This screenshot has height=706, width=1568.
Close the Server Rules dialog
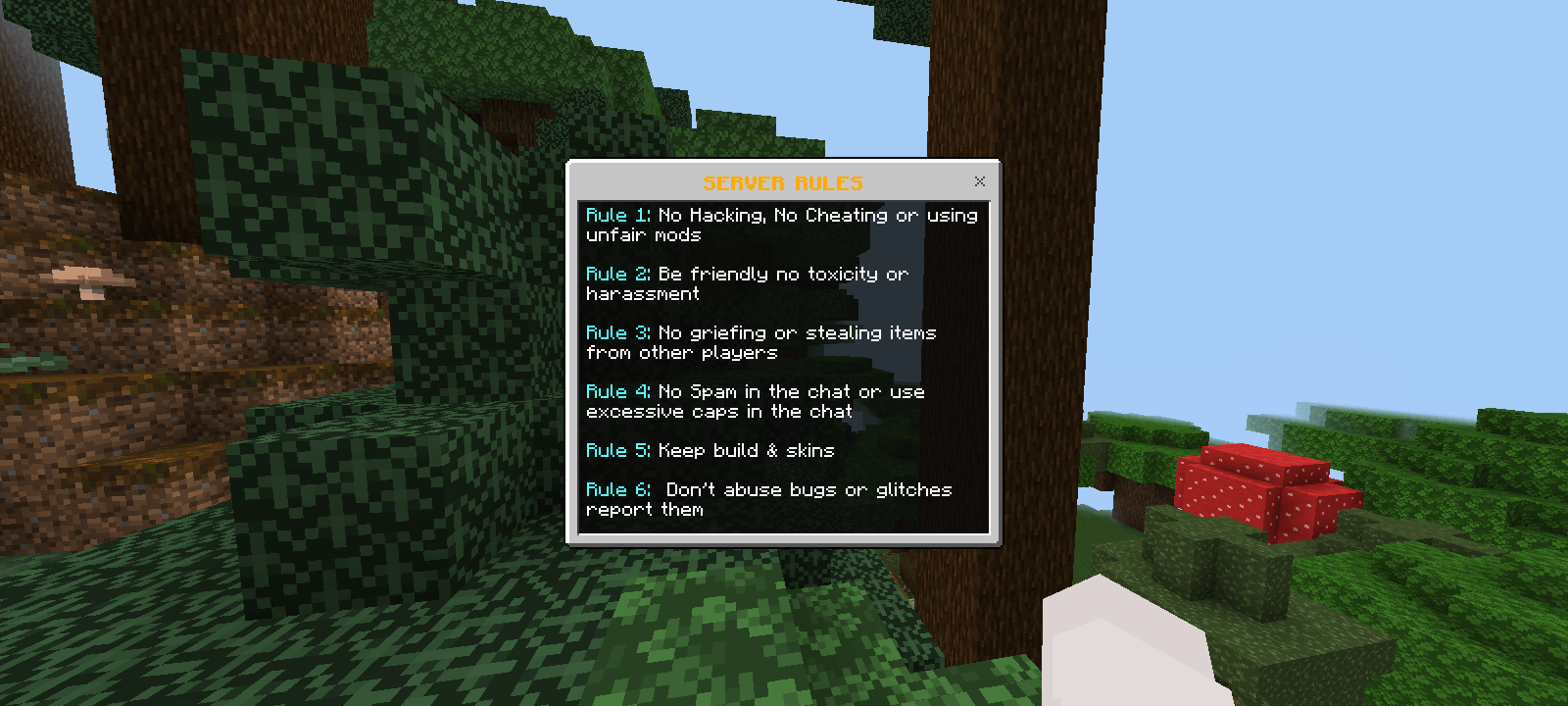click(x=979, y=180)
